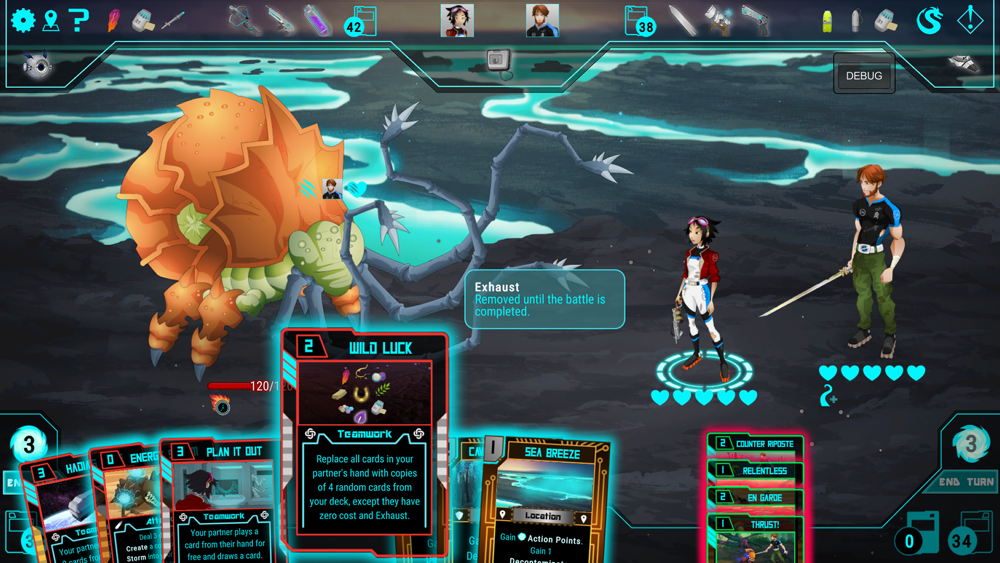Select the Wild Luck card
This screenshot has width=1000, height=563.
pyautogui.click(x=366, y=440)
